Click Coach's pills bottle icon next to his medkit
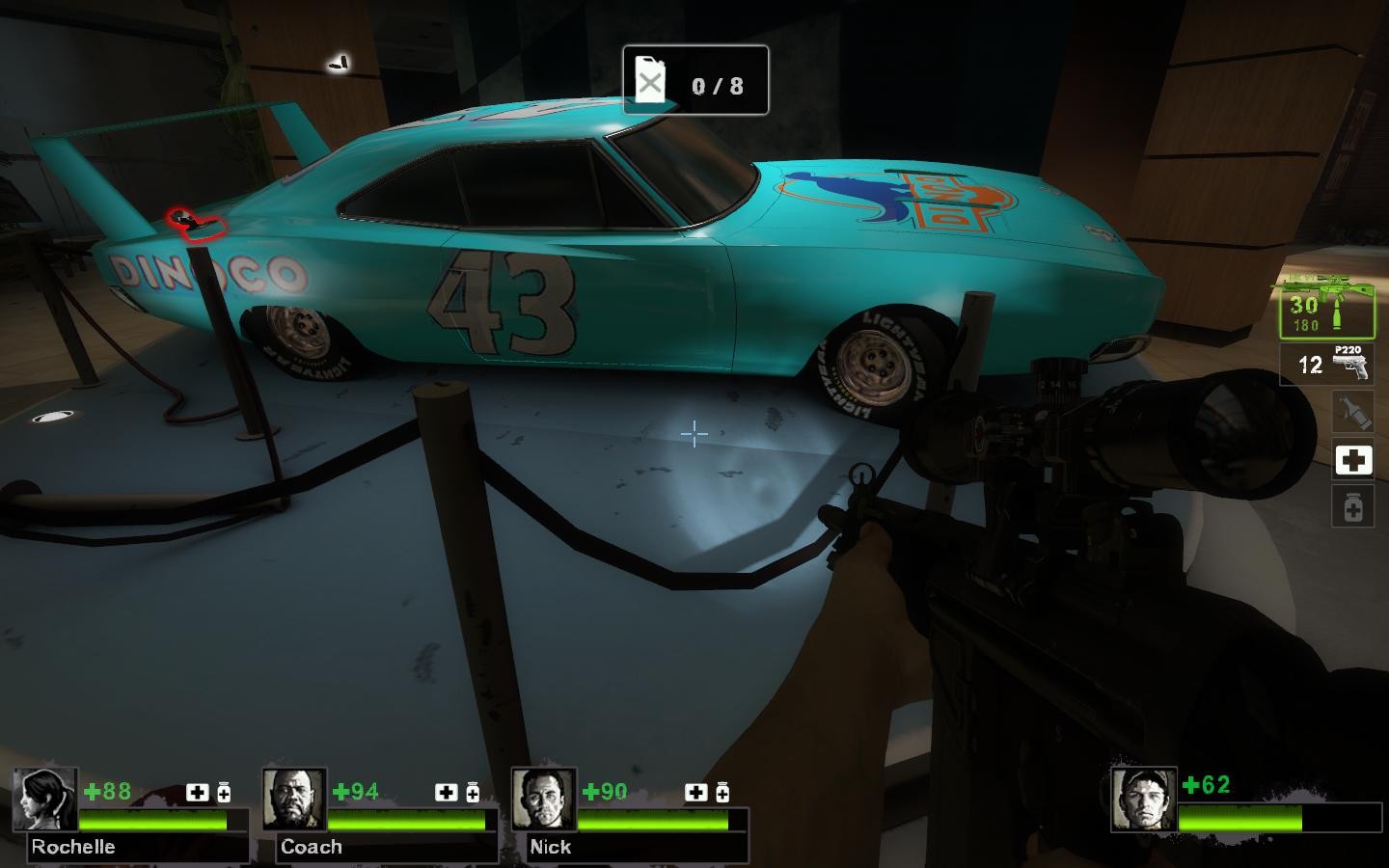This screenshot has width=1389, height=868. pyautogui.click(x=472, y=794)
